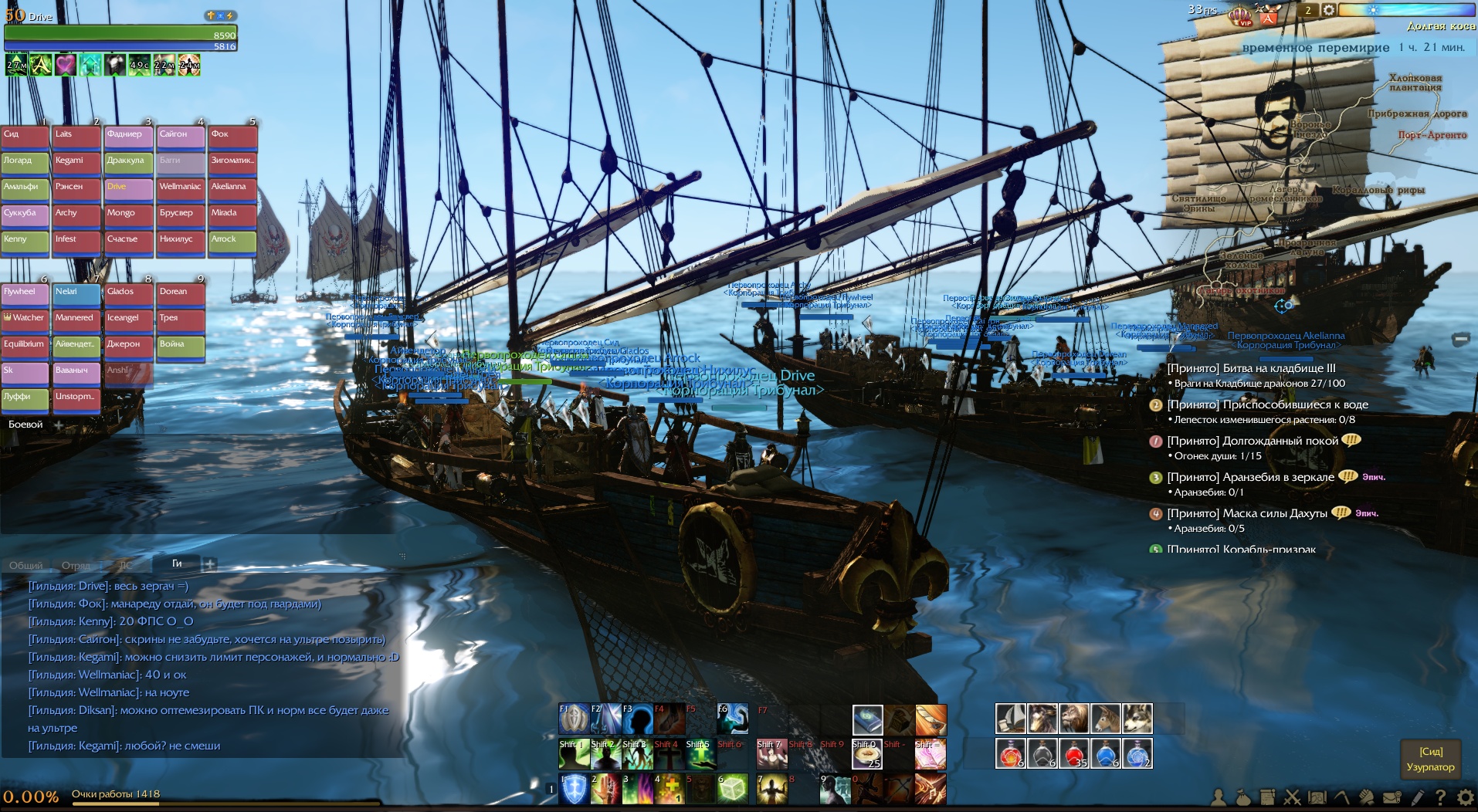Image resolution: width=1478 pixels, height=812 pixels.
Task: Select the Битва на кладбище III quest
Action: (1251, 368)
